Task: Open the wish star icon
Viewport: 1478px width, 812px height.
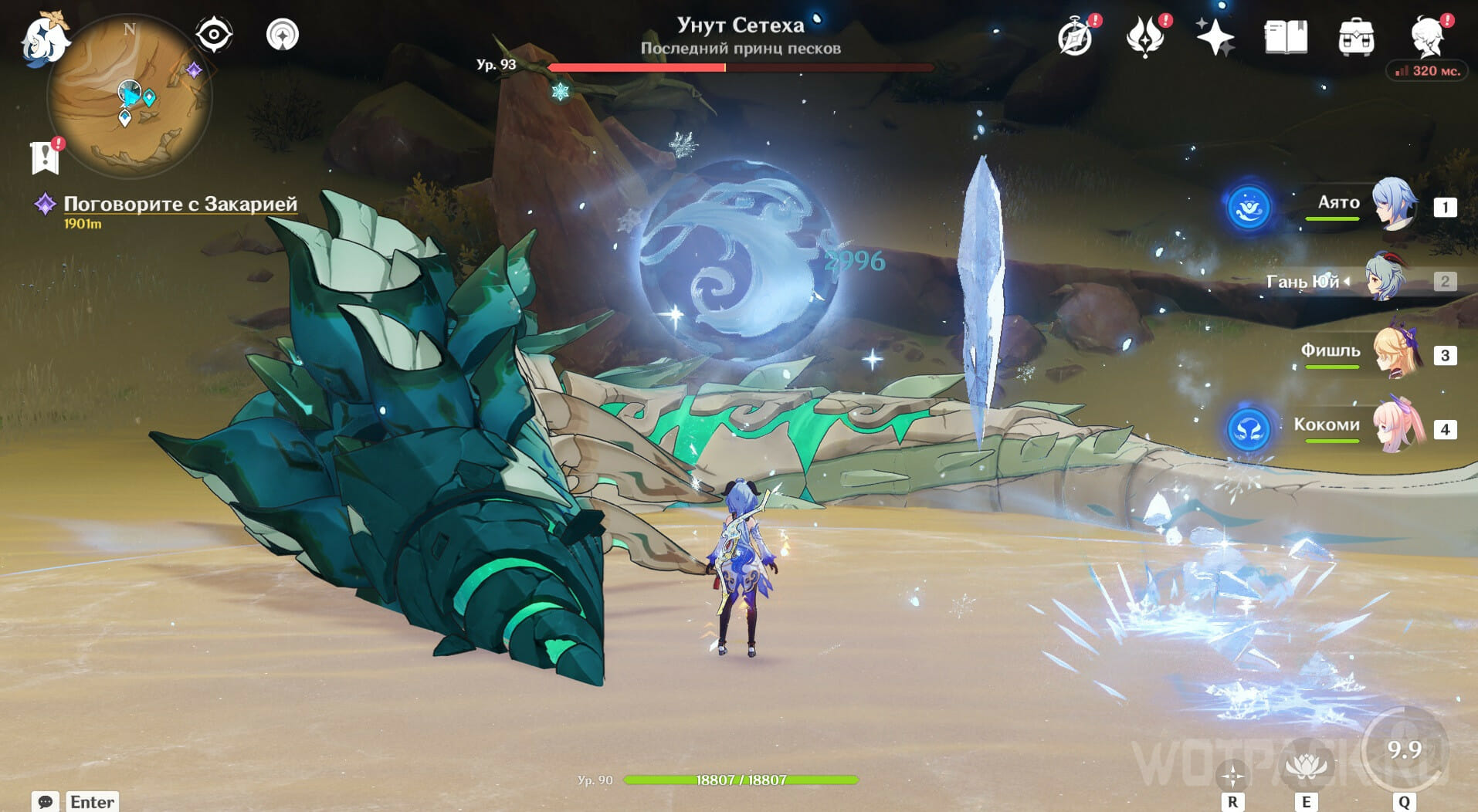Action: (1215, 37)
